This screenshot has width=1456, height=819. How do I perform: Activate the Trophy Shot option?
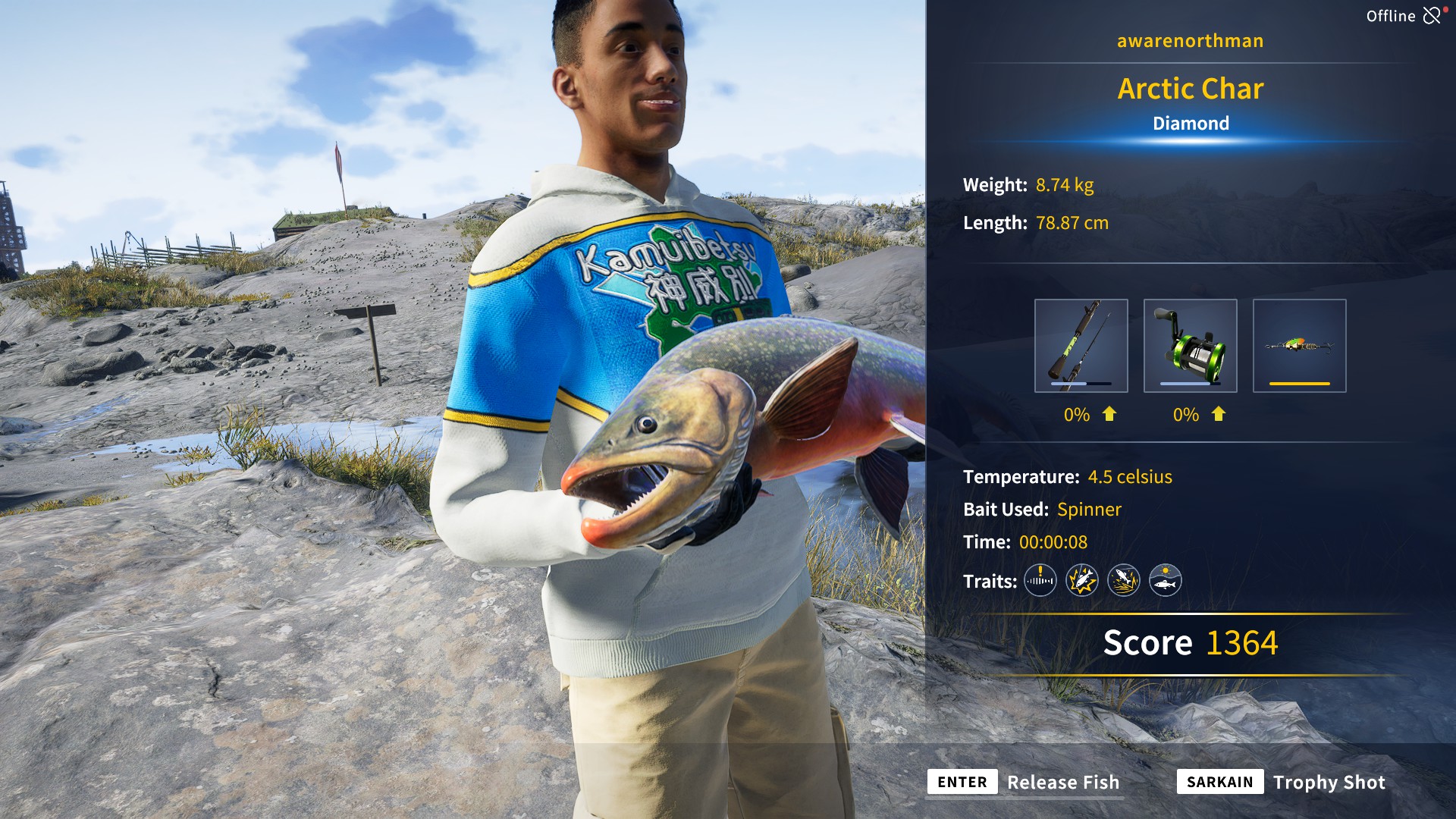click(1329, 782)
